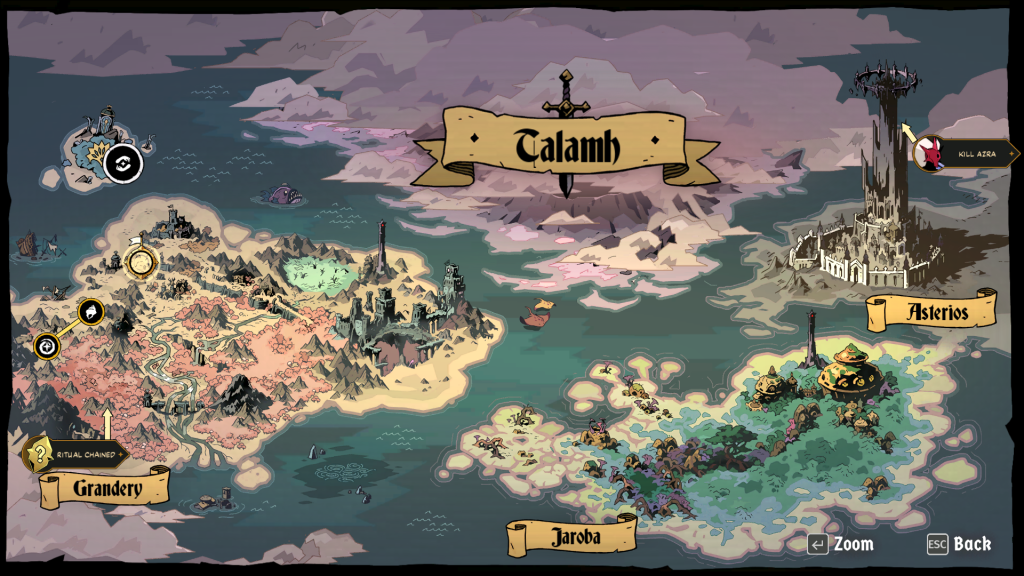The image size is (1024, 576).
Task: Click the black marker with the white creature icon
Action: (91, 312)
